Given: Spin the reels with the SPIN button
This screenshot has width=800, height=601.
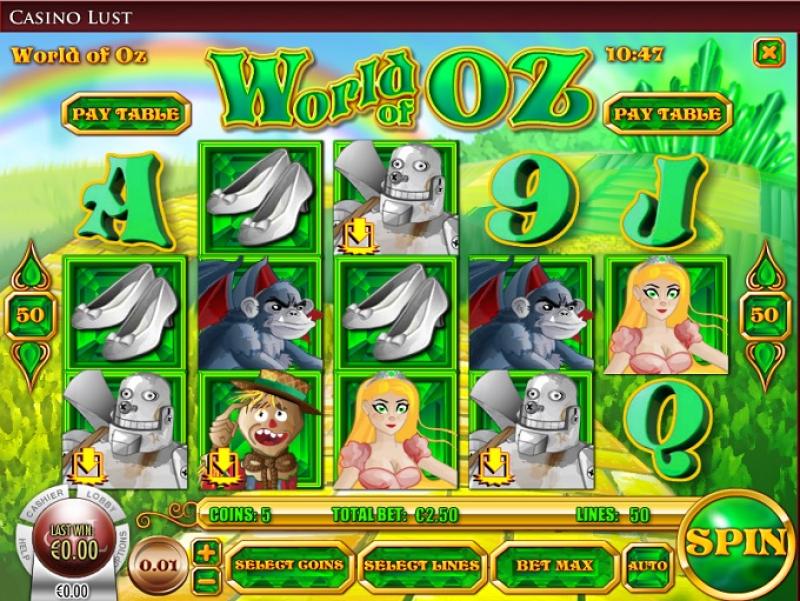Looking at the screenshot, I should [x=738, y=542].
